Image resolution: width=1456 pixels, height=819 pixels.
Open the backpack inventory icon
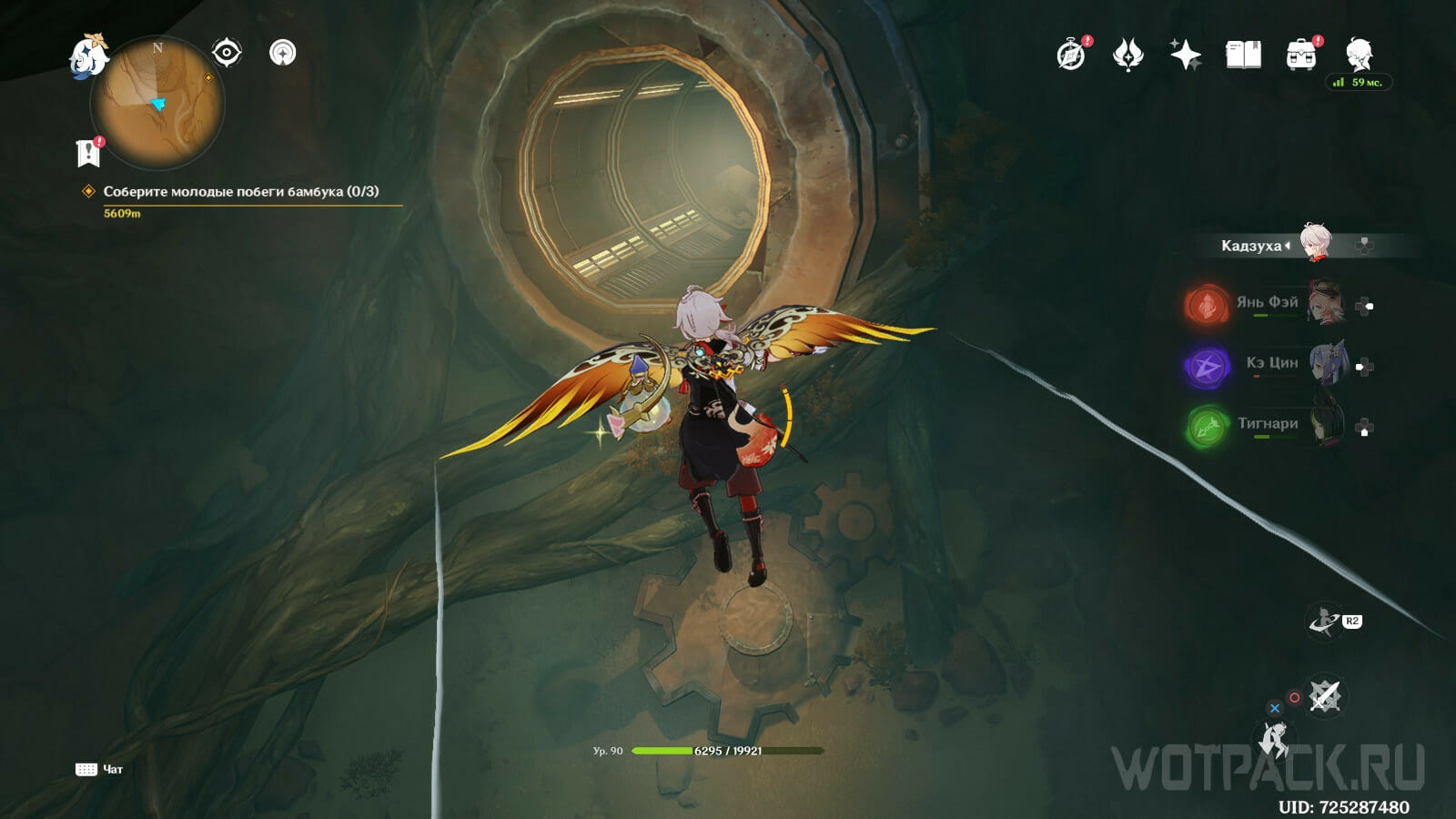point(1301,56)
